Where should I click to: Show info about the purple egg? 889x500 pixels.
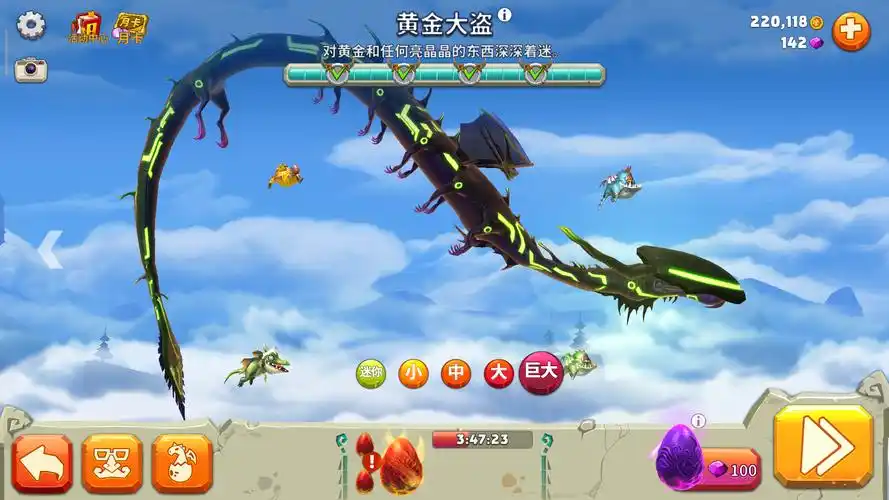click(698, 422)
